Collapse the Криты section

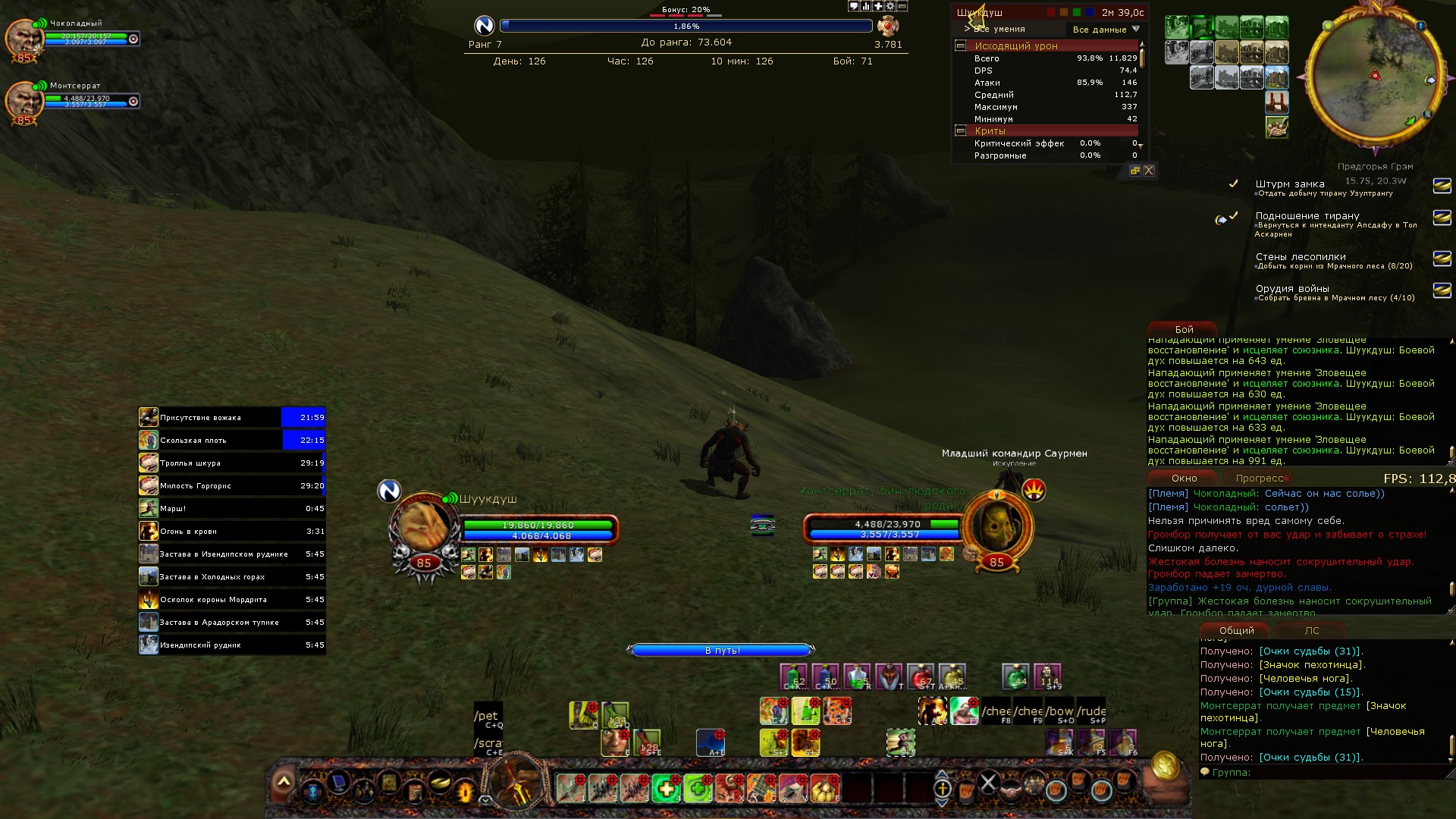click(960, 131)
